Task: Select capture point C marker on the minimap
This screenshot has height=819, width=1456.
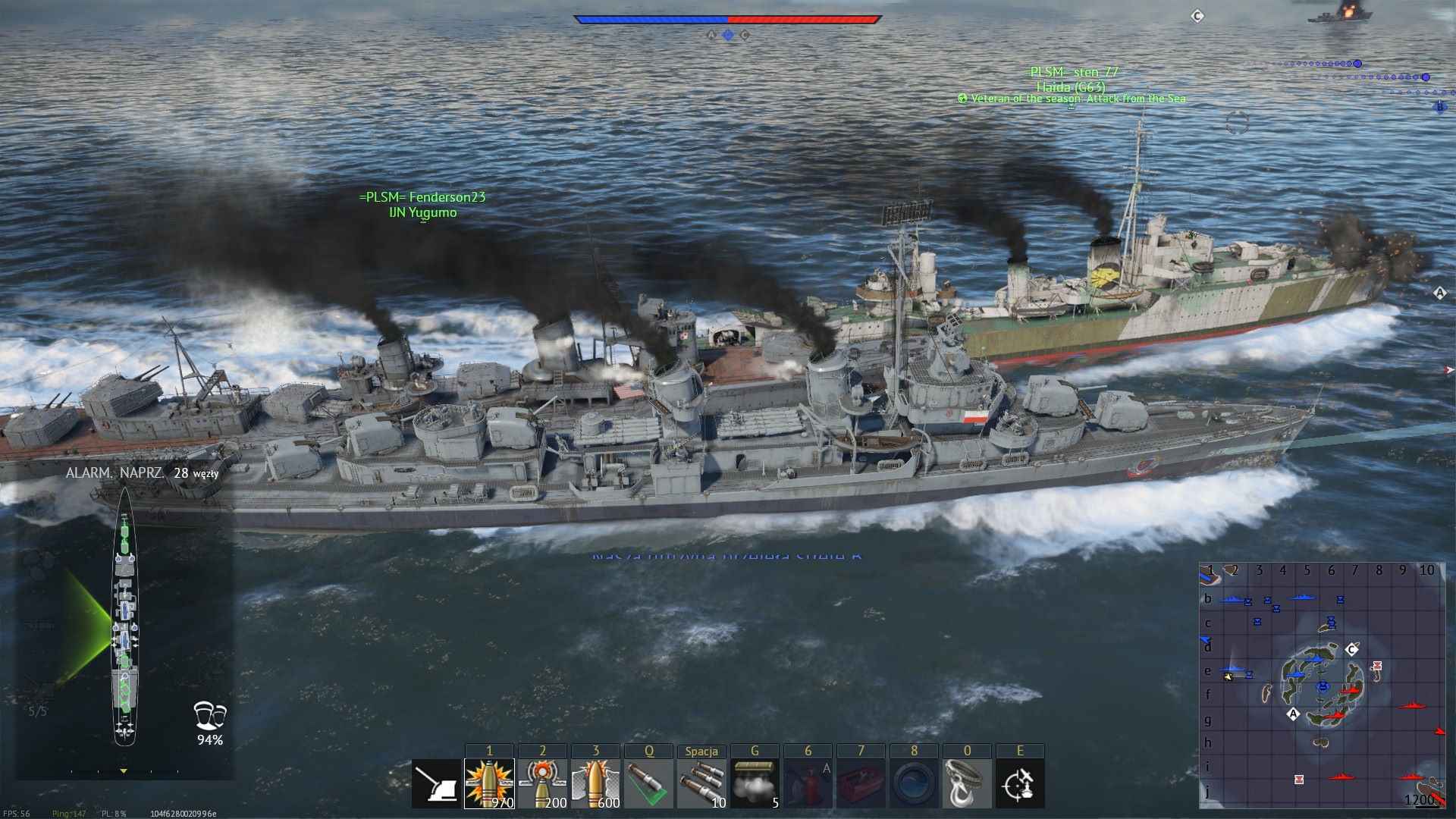Action: pyautogui.click(x=1351, y=650)
